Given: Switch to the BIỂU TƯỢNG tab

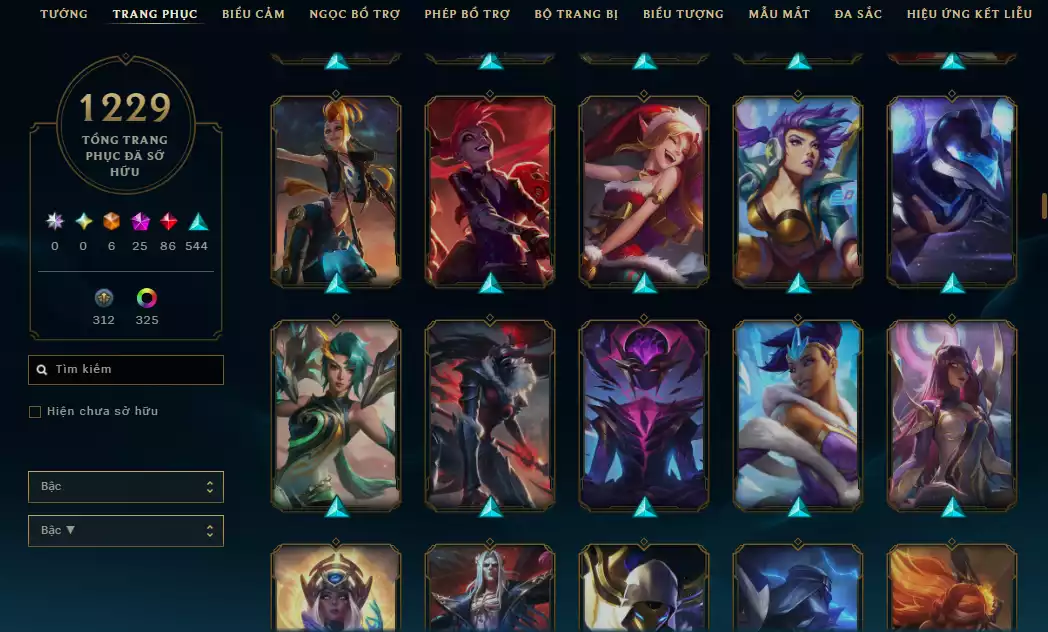Looking at the screenshot, I should (x=683, y=14).
